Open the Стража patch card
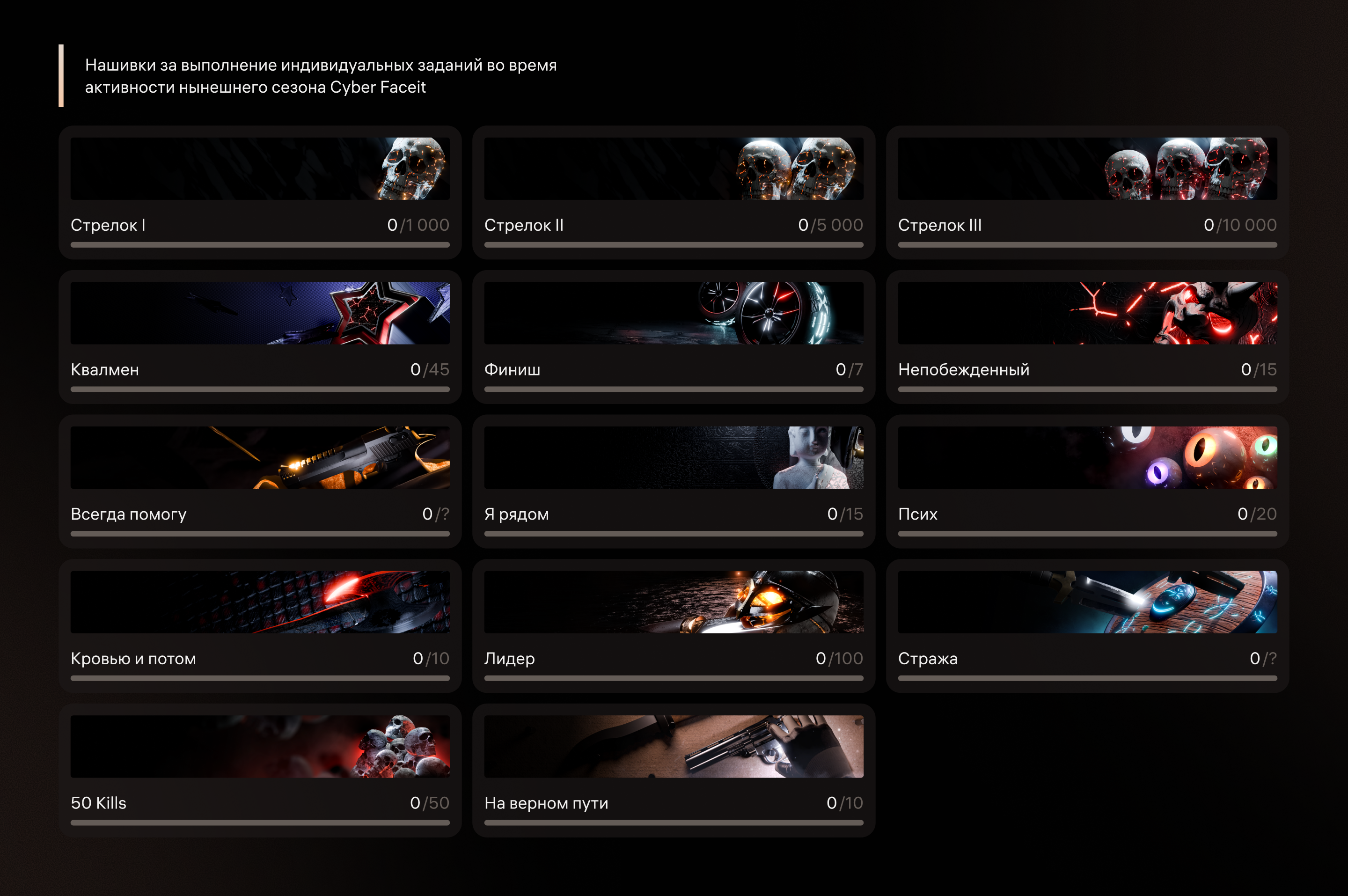Image resolution: width=1348 pixels, height=896 pixels. point(1087,626)
